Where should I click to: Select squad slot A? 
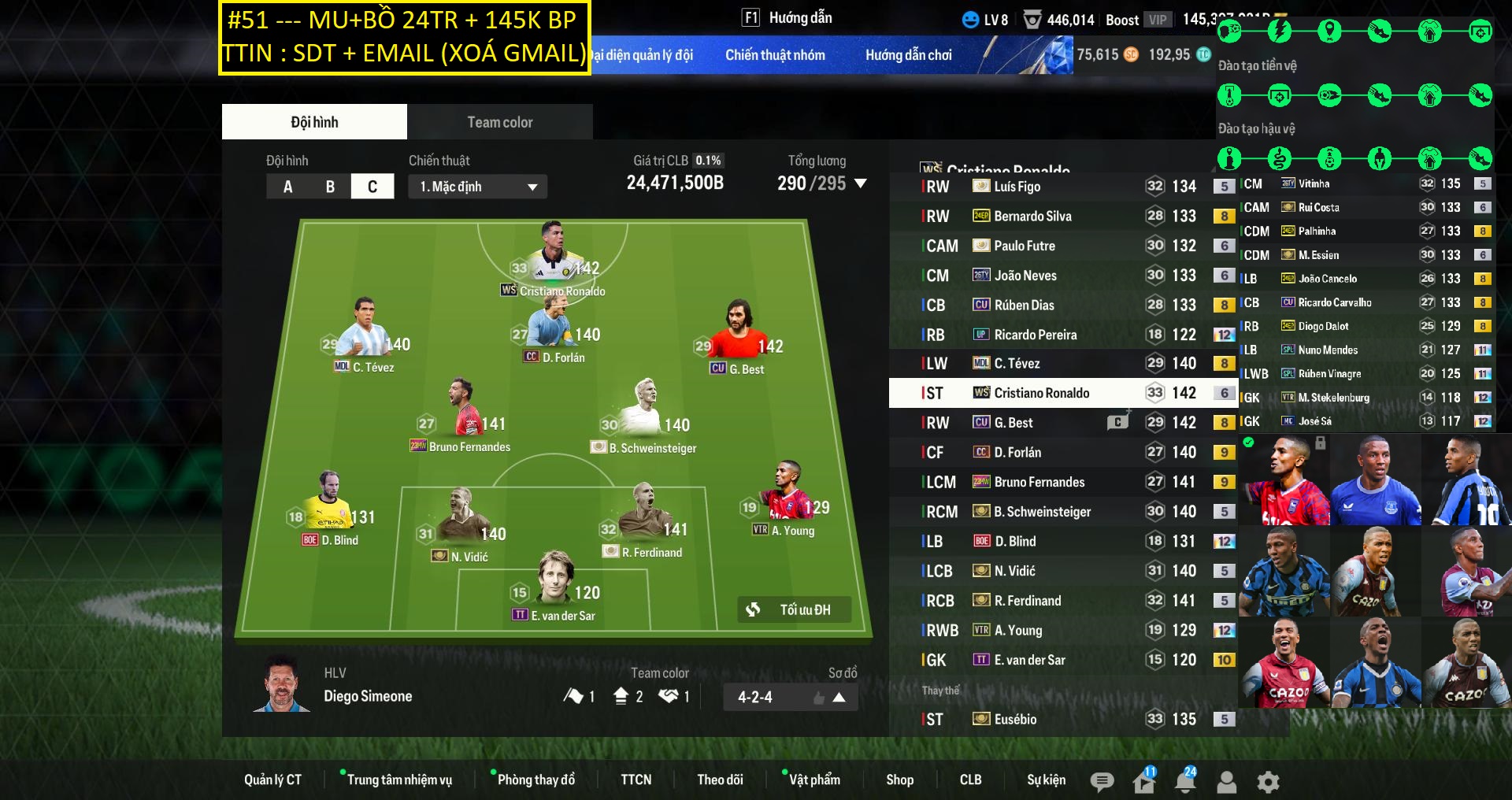click(287, 187)
